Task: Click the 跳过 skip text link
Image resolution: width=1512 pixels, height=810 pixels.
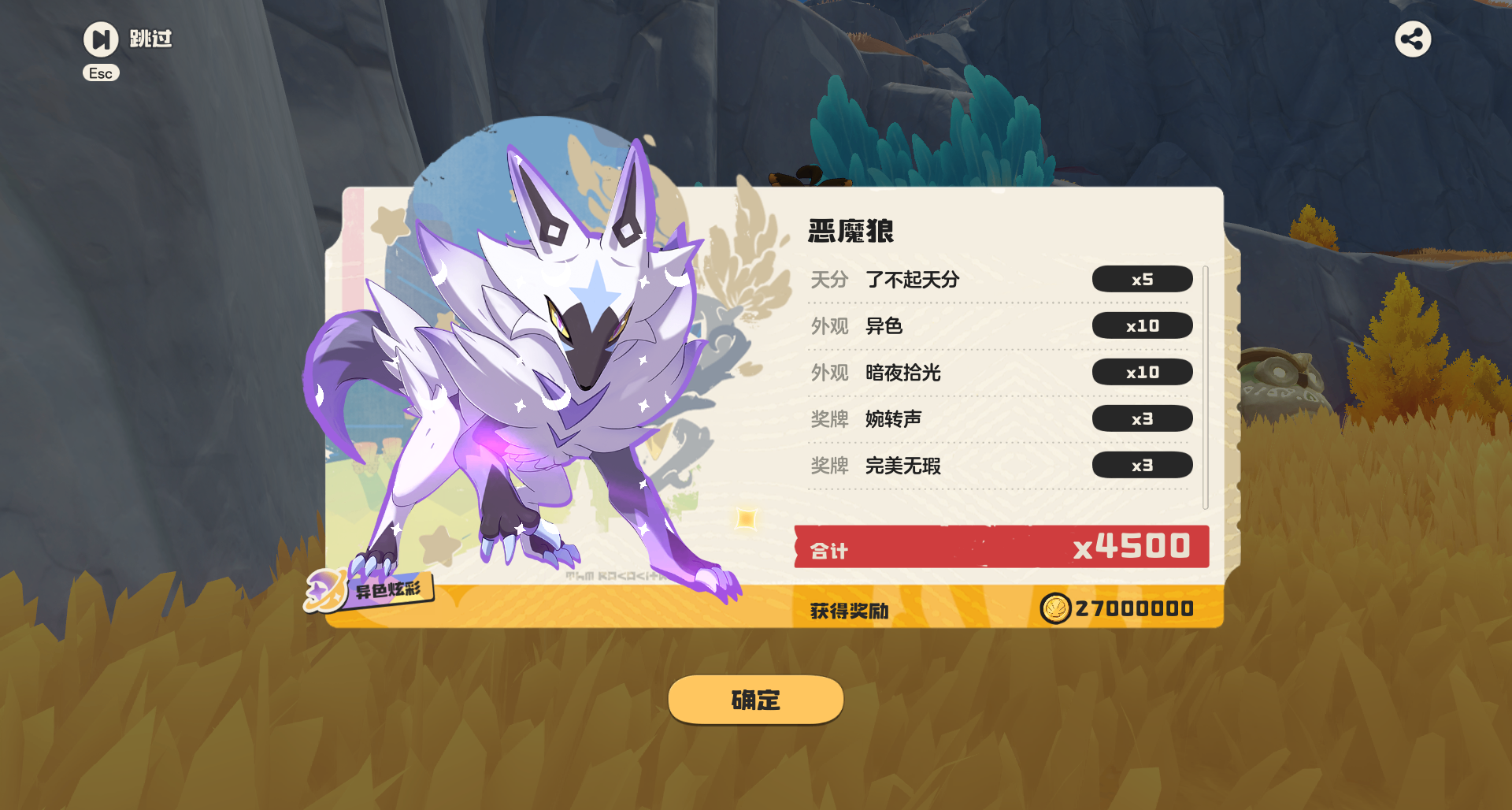Action: click(149, 39)
